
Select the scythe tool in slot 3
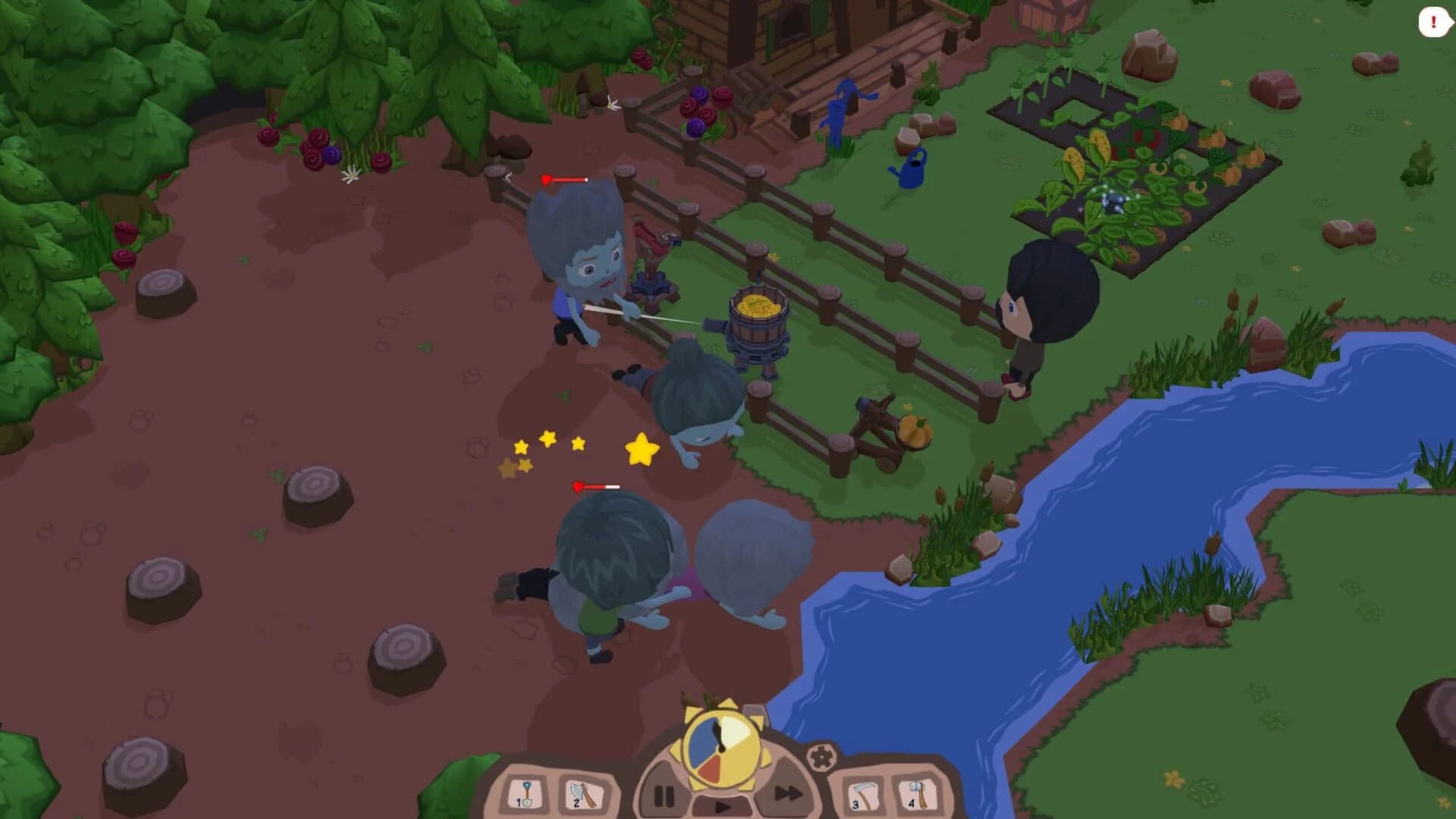tap(863, 794)
